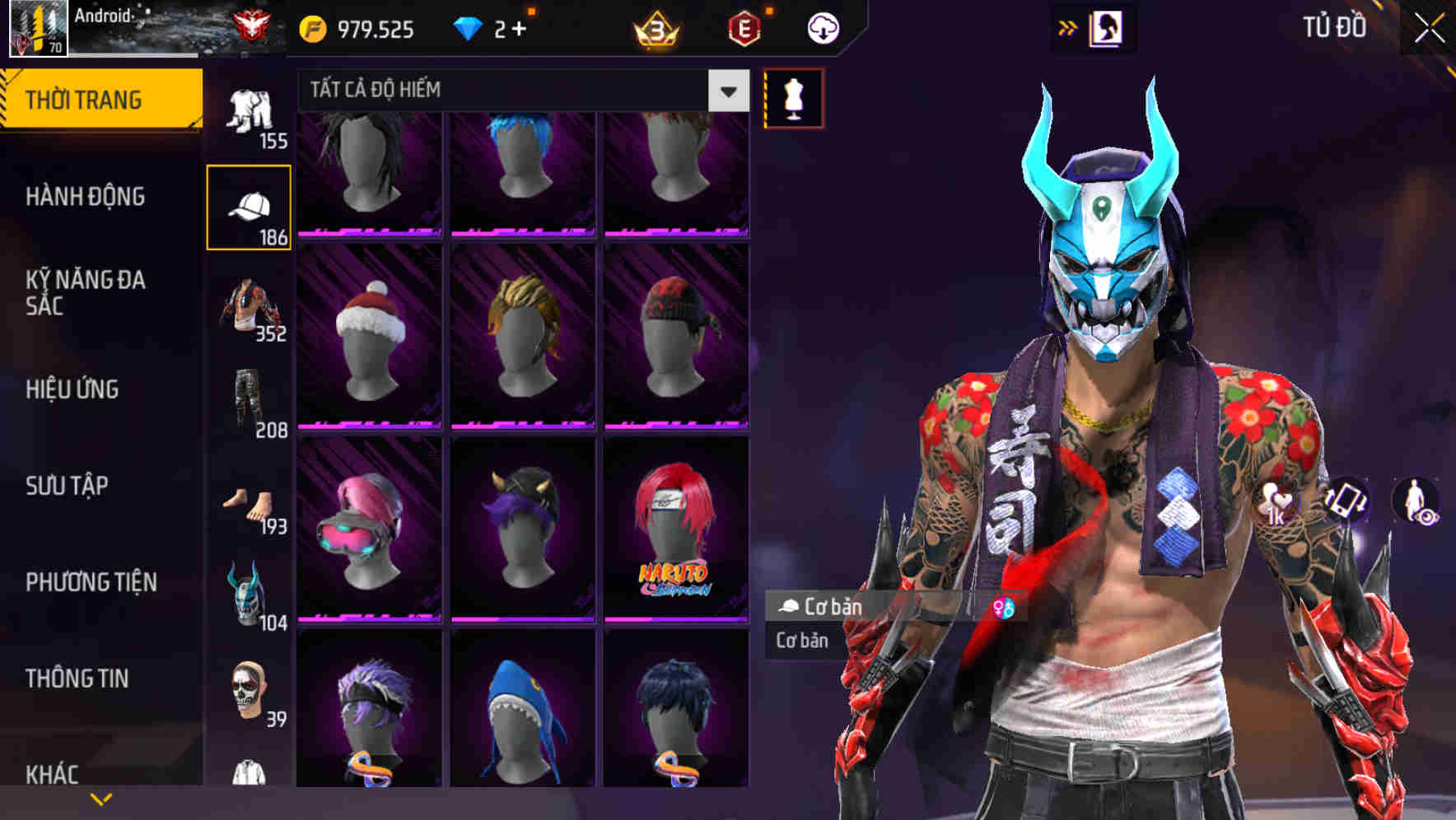This screenshot has height=820, width=1456.
Task: Click the double-arrow collapse icon near top right
Action: pos(1068,27)
